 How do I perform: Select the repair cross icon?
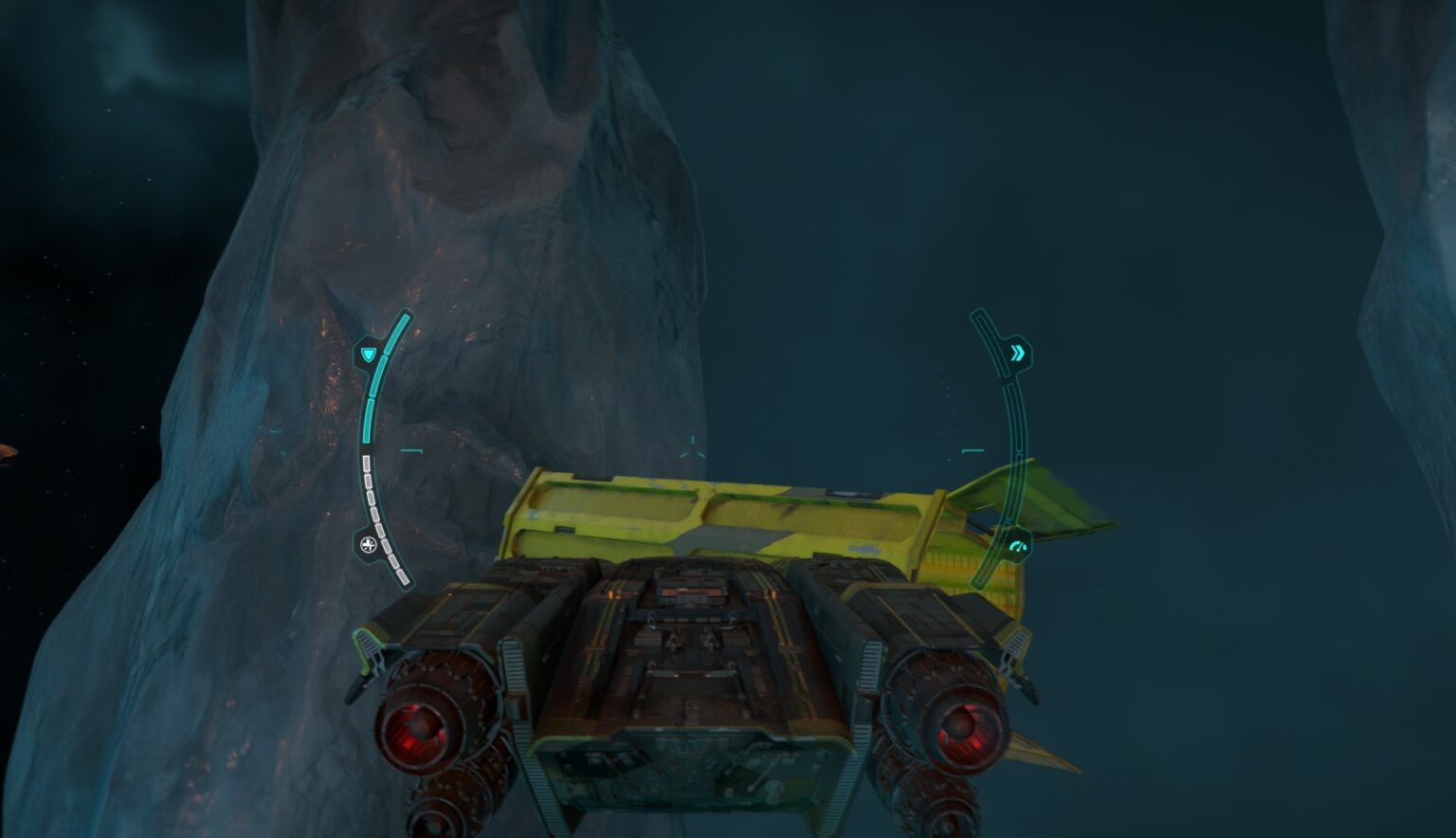point(368,543)
